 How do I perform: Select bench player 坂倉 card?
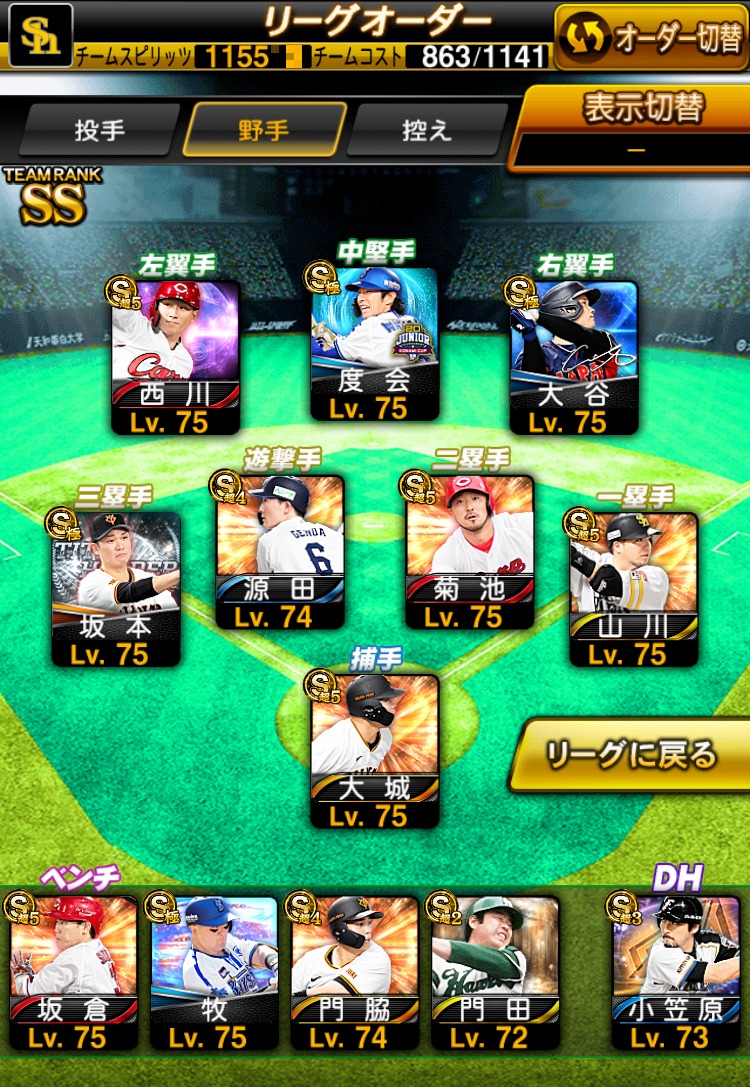click(x=74, y=972)
